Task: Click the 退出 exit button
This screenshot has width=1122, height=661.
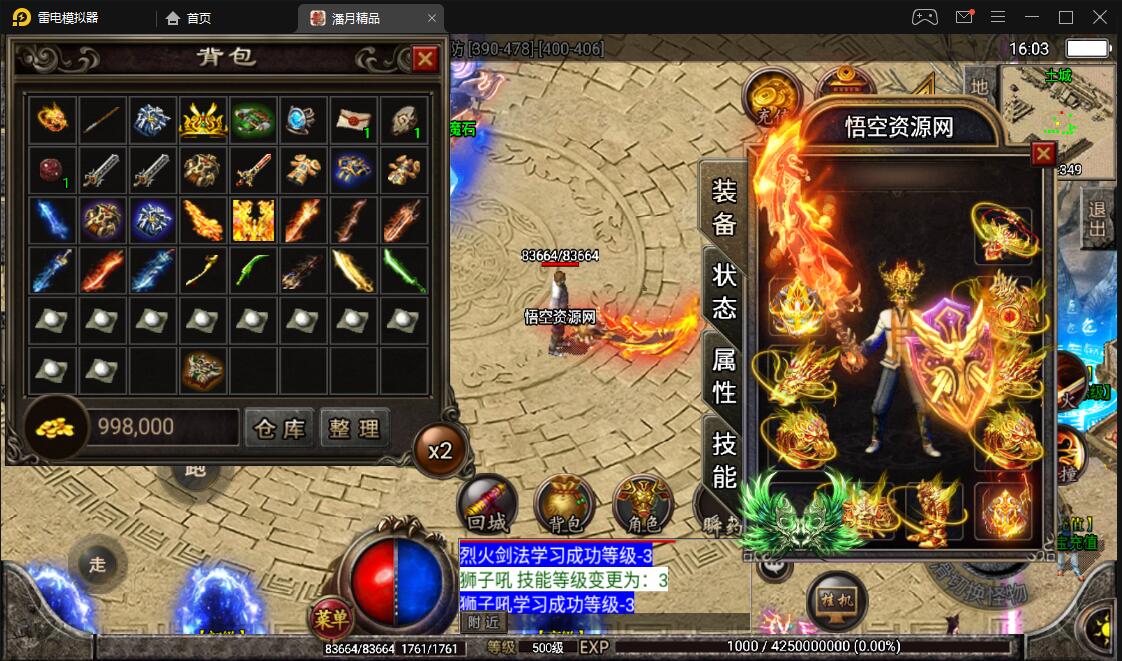Action: pyautogui.click(x=1097, y=220)
